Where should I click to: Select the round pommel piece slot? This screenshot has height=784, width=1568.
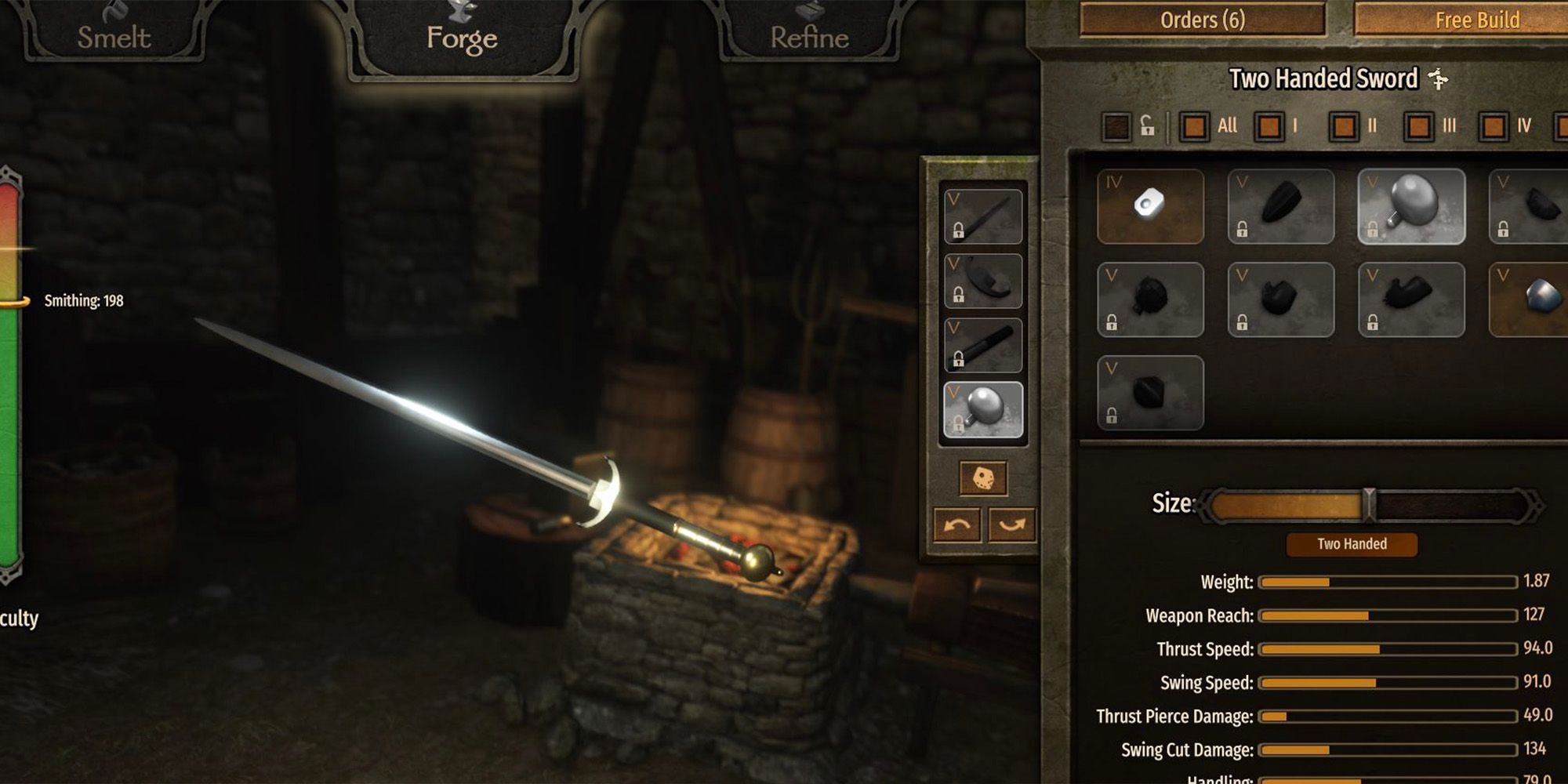[983, 410]
